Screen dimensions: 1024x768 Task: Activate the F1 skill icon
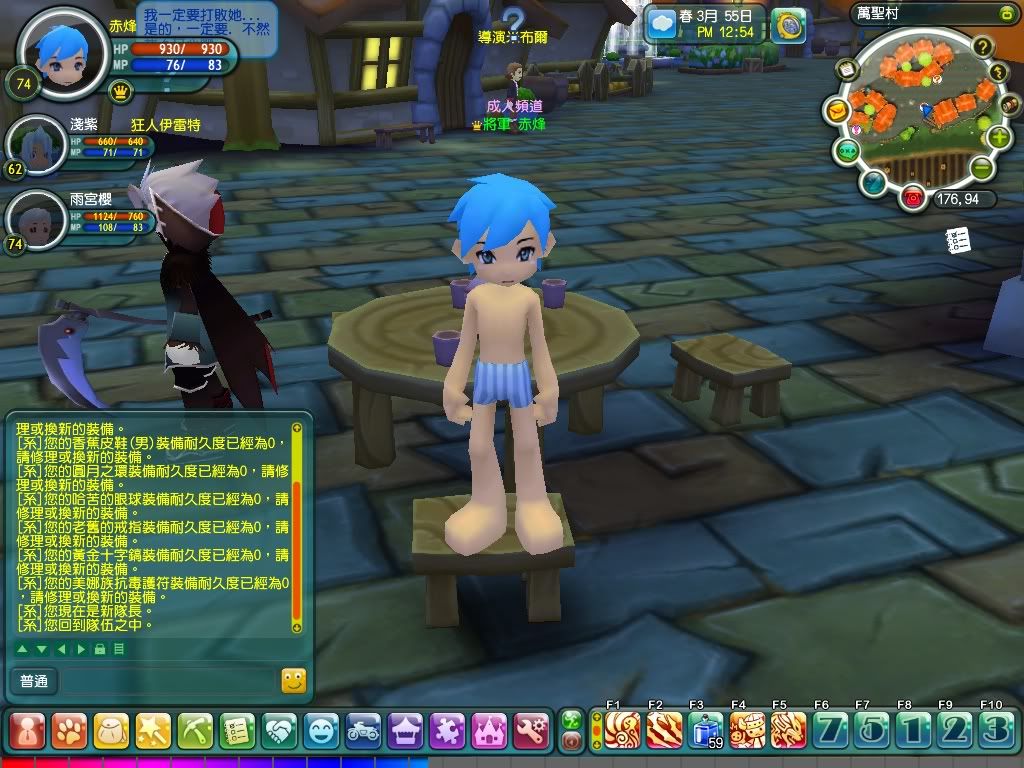click(x=622, y=730)
